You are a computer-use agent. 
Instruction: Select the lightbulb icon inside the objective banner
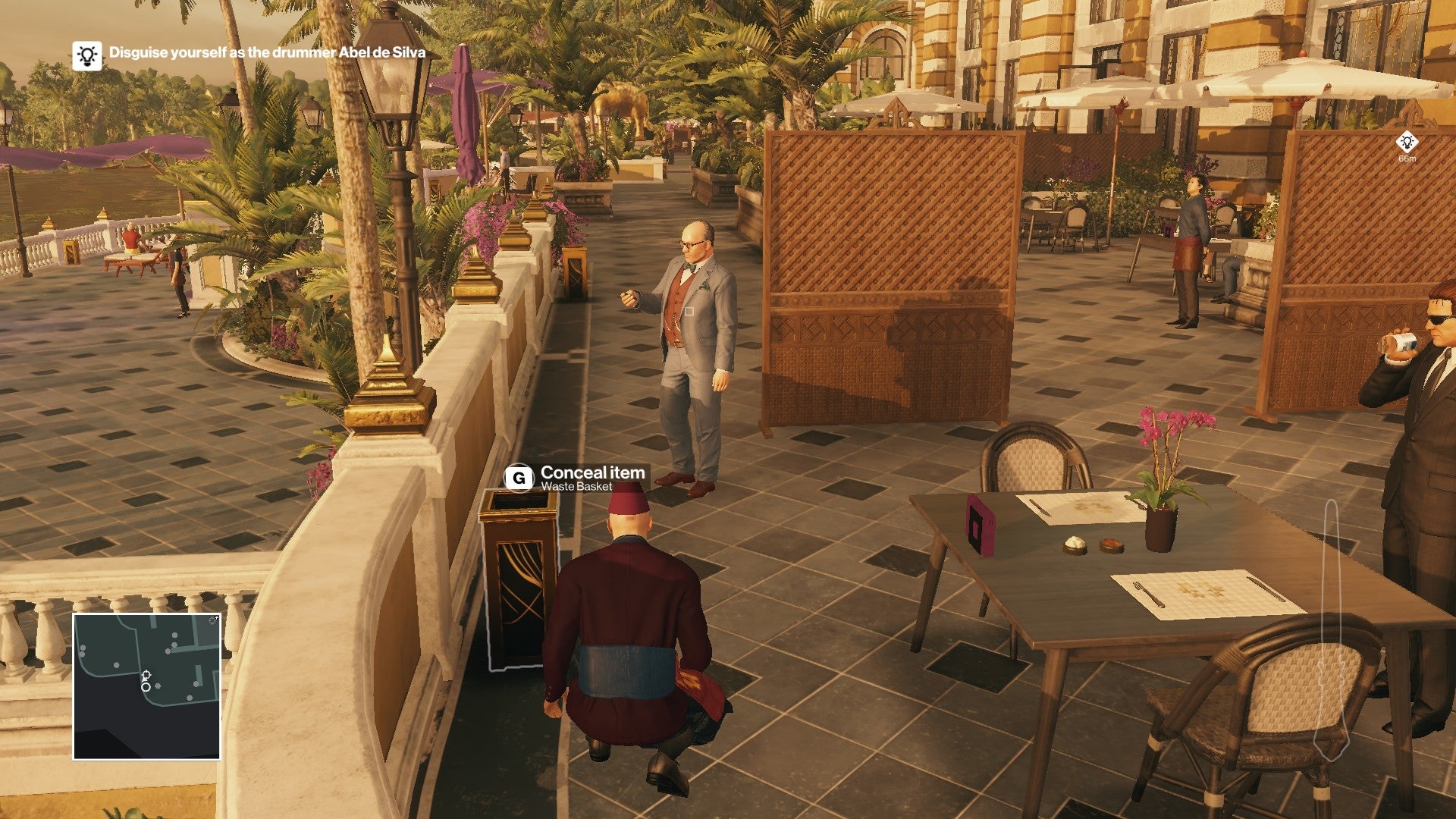coord(86,55)
